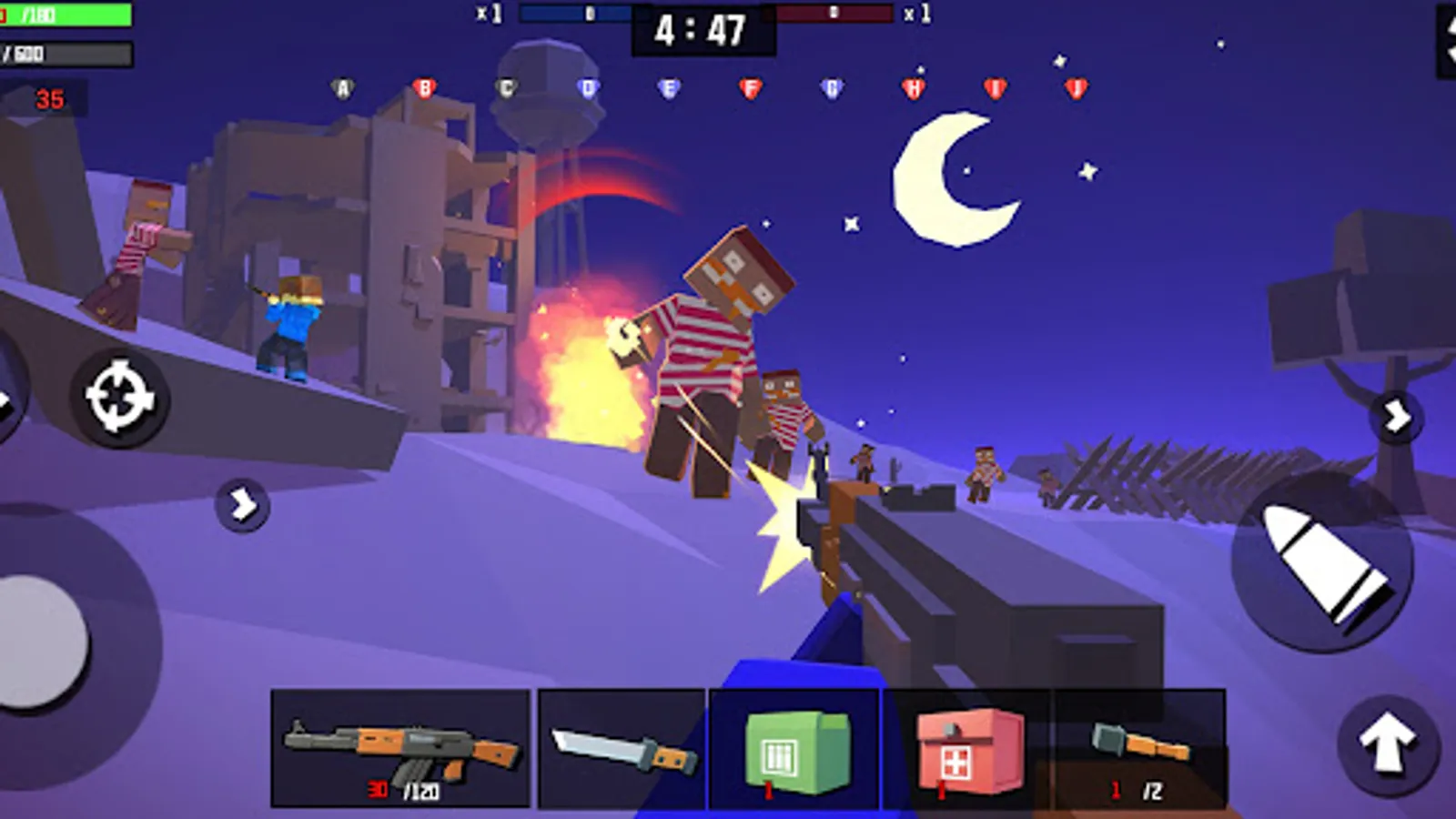Equip the knife from the hotbar
The width and height of the screenshot is (1456, 819).
pyautogui.click(x=619, y=746)
